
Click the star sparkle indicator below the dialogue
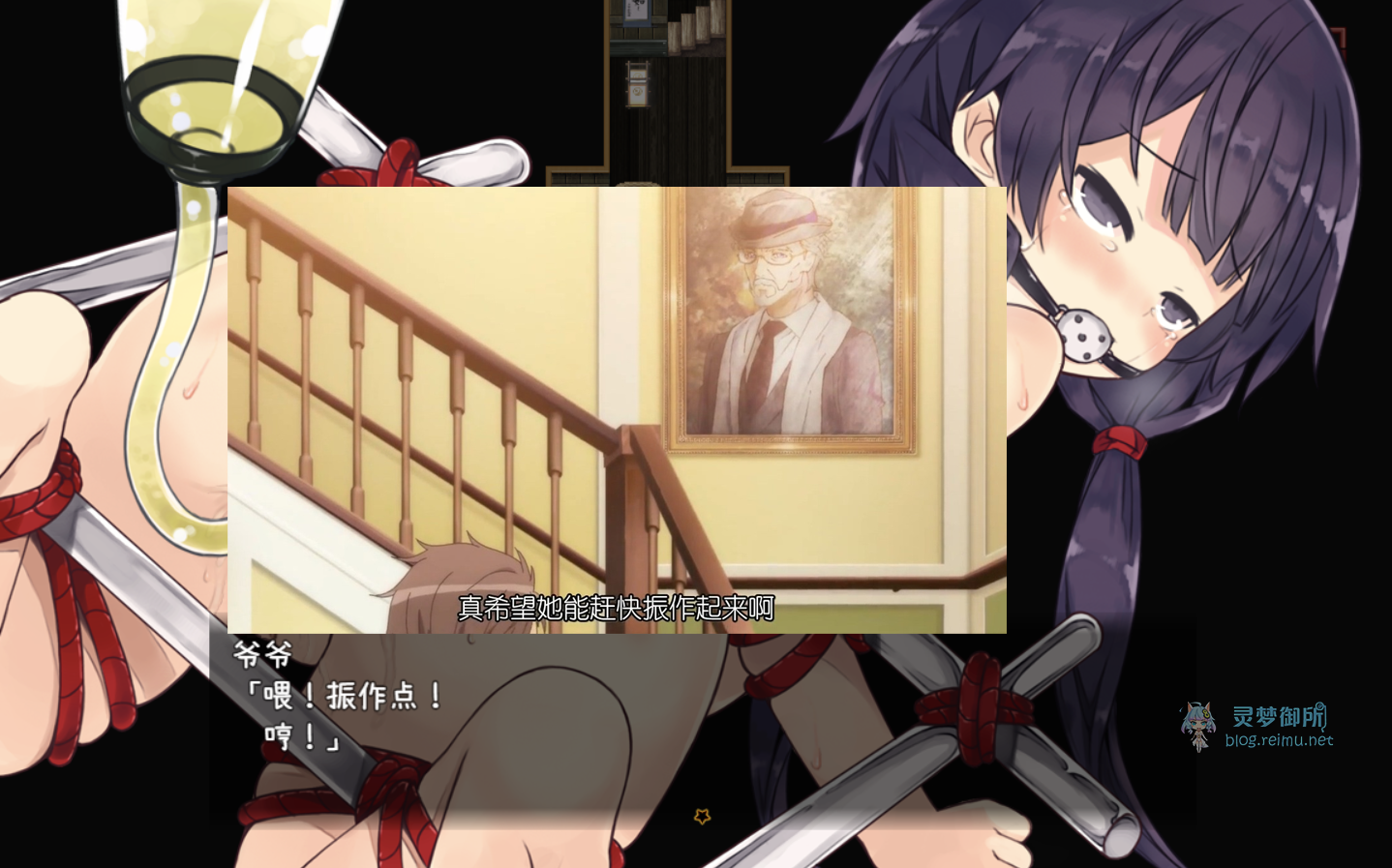[703, 817]
